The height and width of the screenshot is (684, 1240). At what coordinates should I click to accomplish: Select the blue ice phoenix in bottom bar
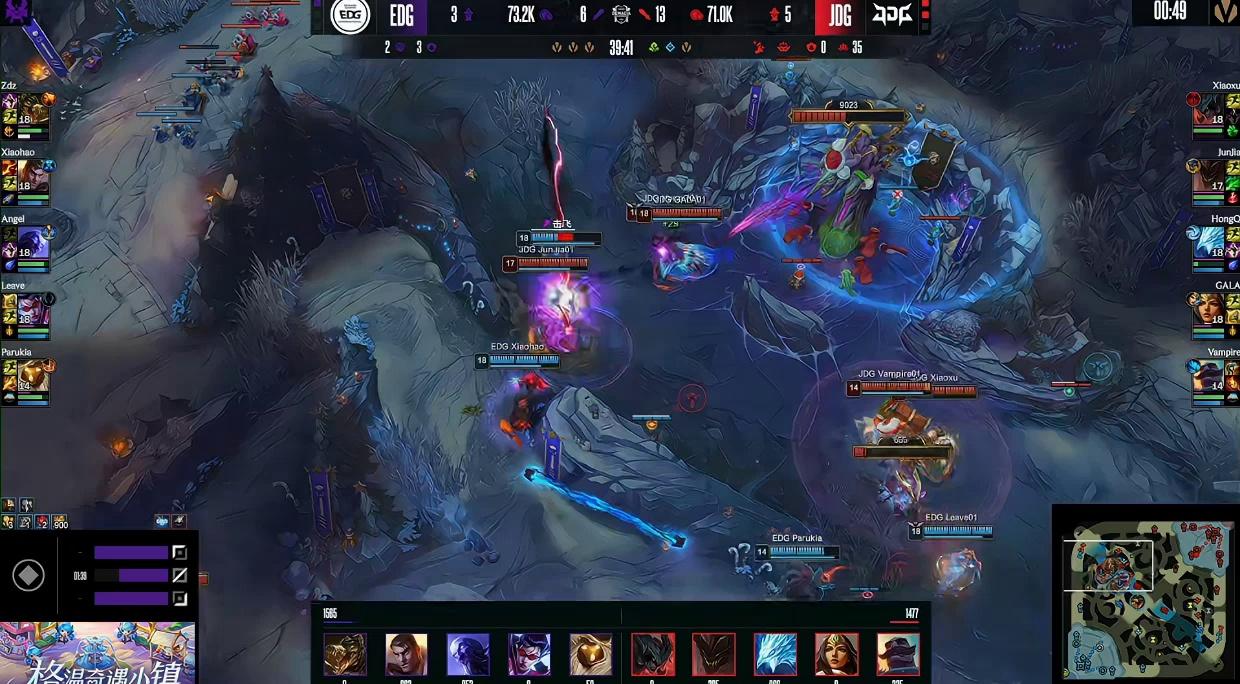(x=775, y=655)
